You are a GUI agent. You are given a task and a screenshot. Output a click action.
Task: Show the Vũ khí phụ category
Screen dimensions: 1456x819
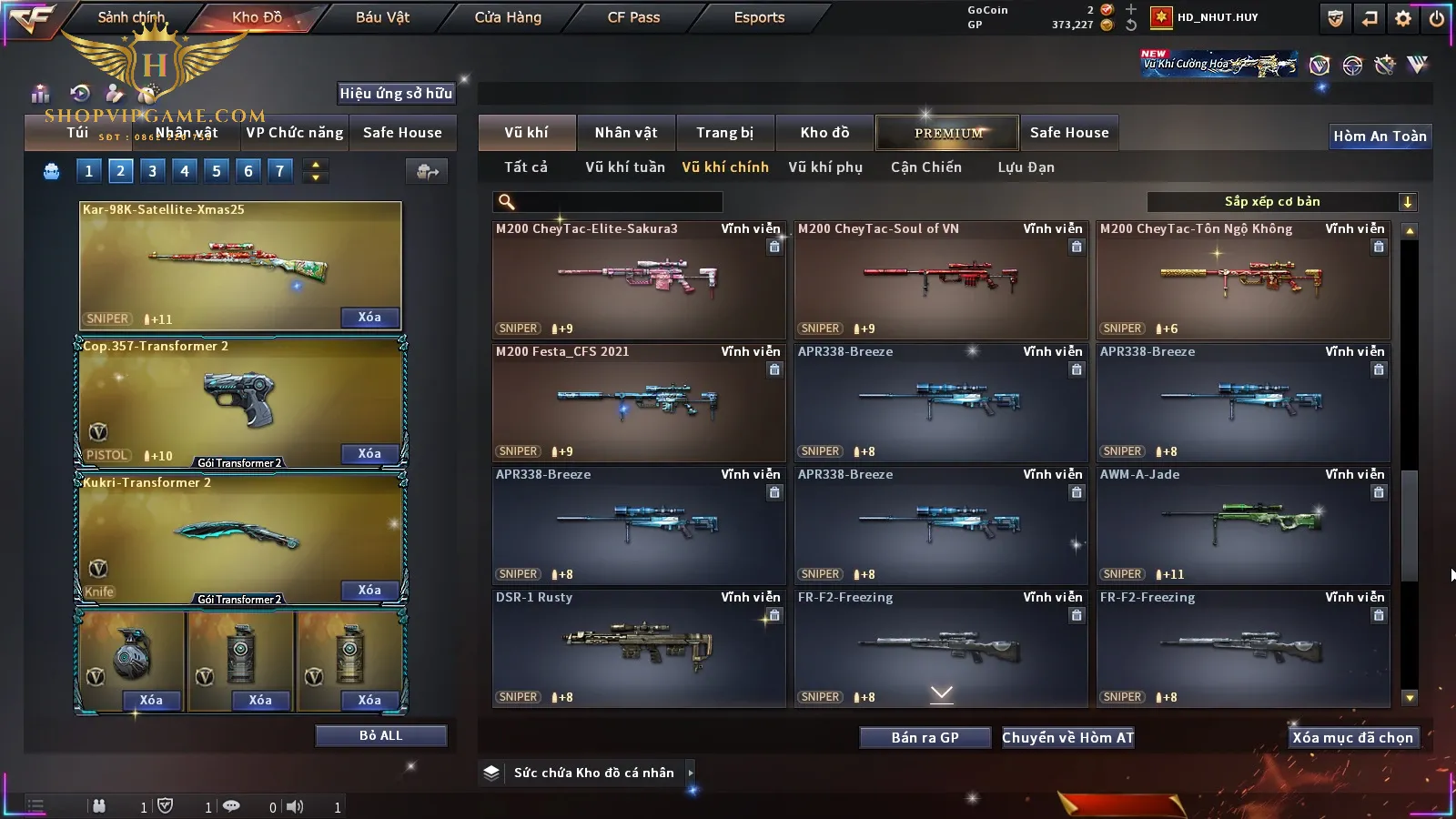pyautogui.click(x=825, y=167)
